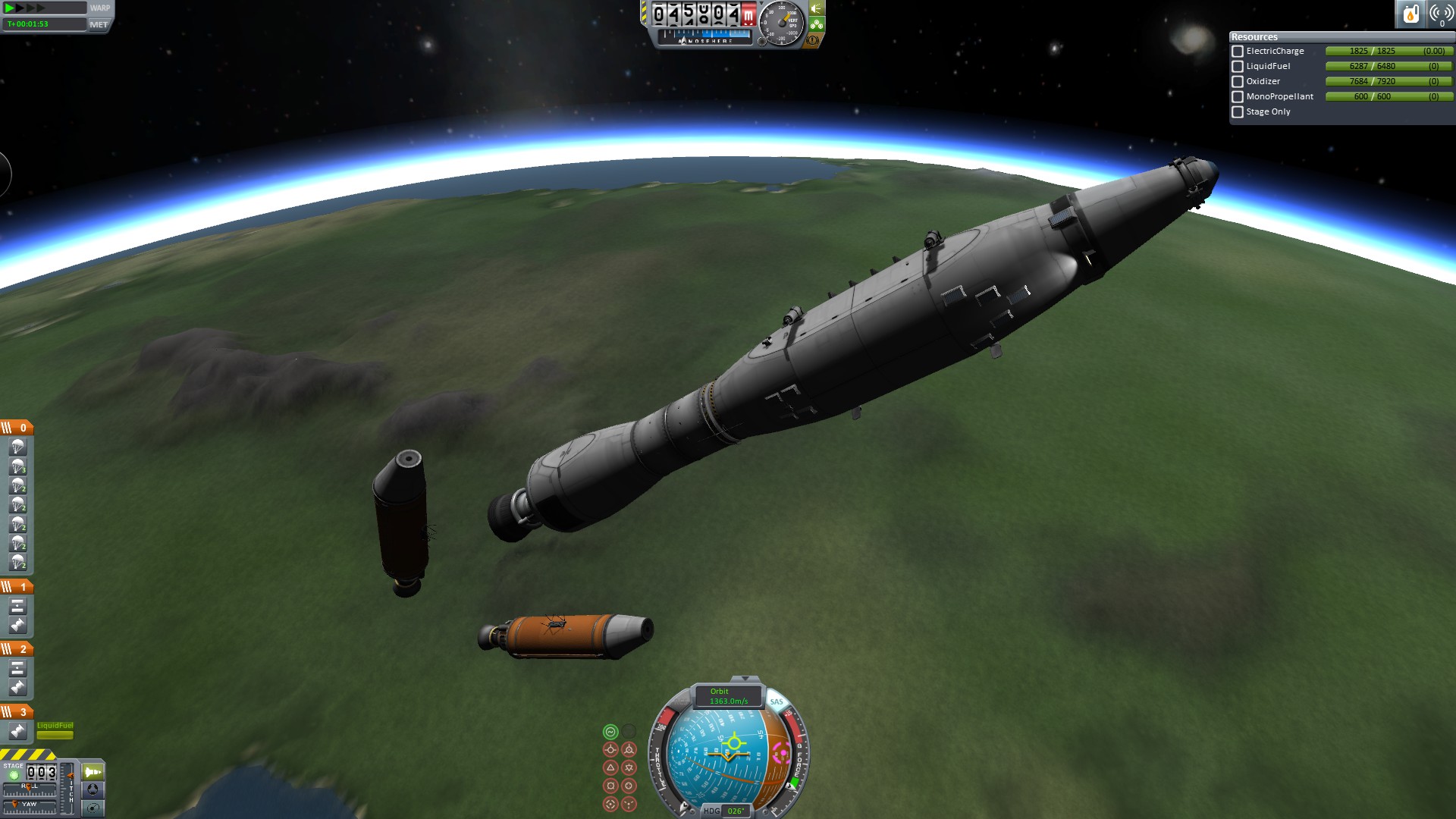Click the stage 3 engine icon
The image size is (1456, 819).
tap(18, 731)
